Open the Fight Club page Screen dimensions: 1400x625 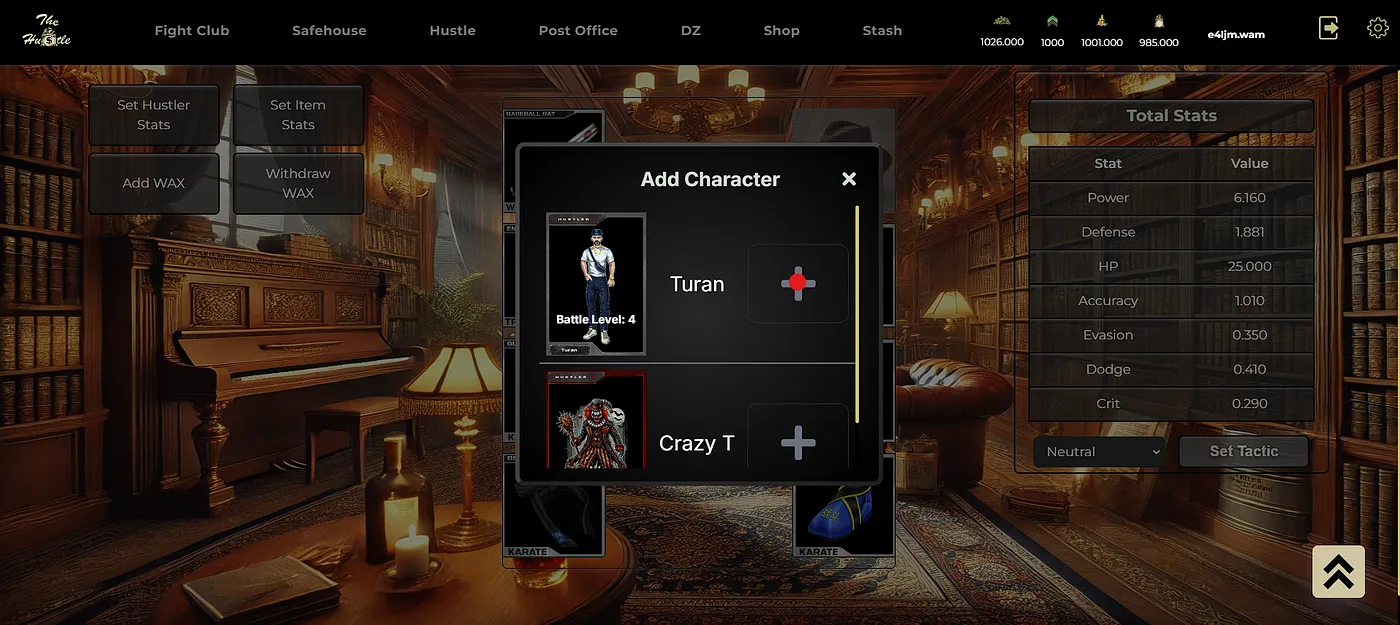(x=192, y=31)
